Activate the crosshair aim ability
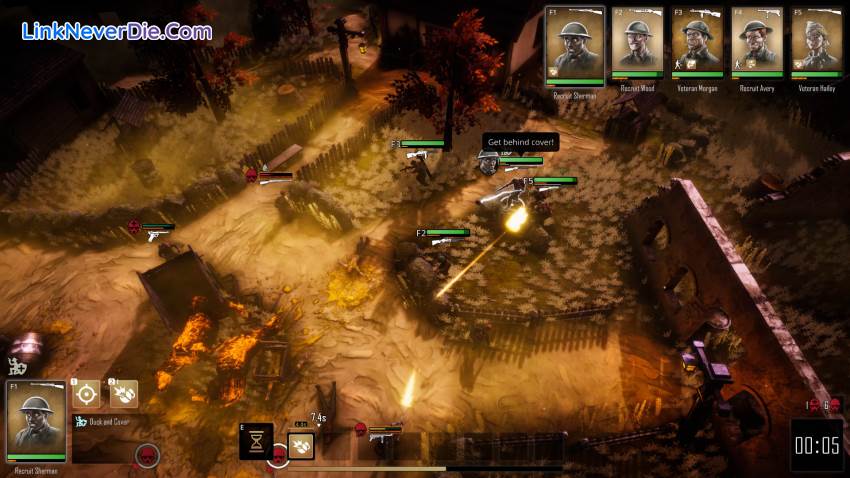 [x=87, y=394]
